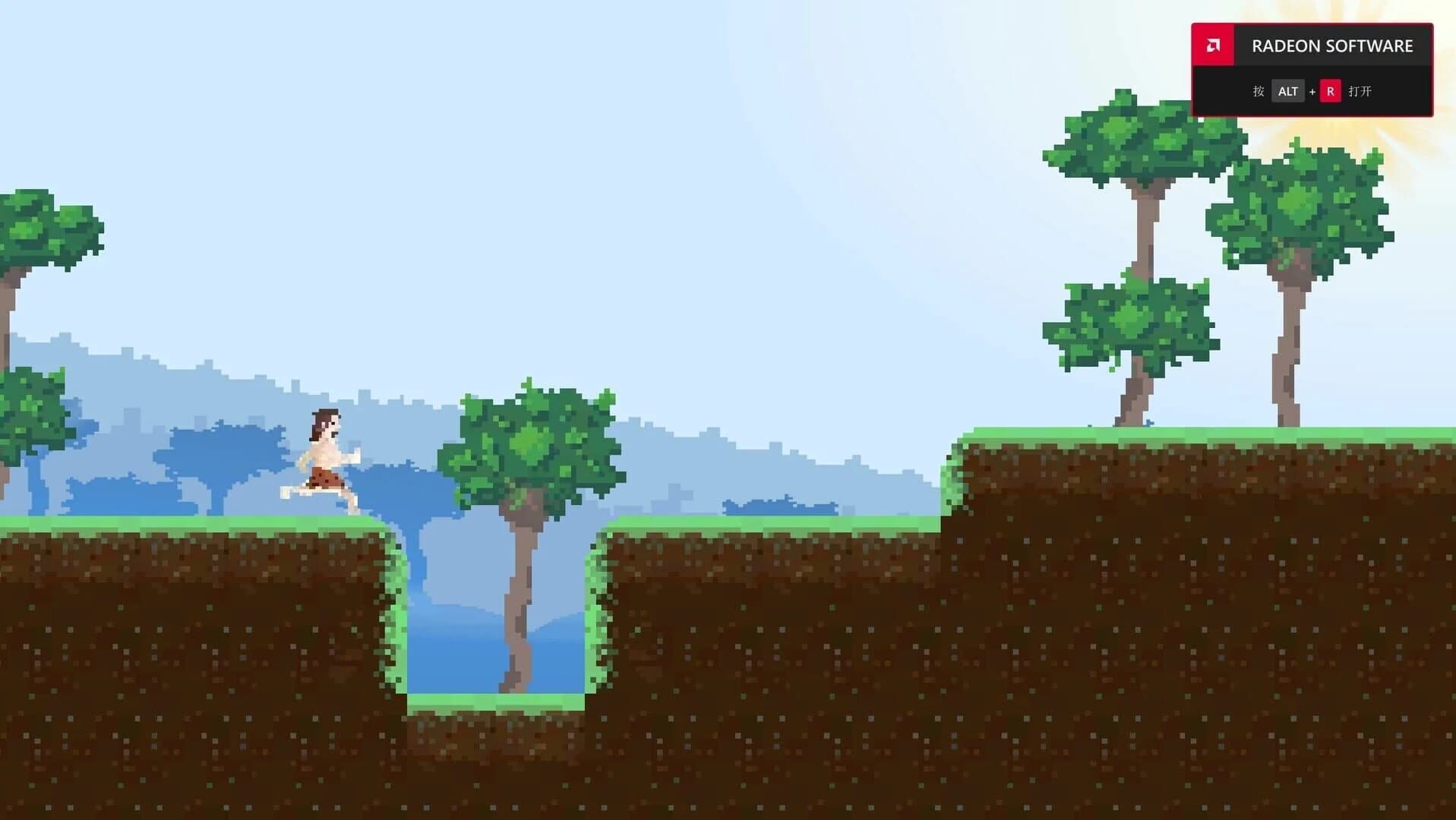Expand the overlay by clicking its title bar
The image size is (1456, 820).
[1333, 46]
